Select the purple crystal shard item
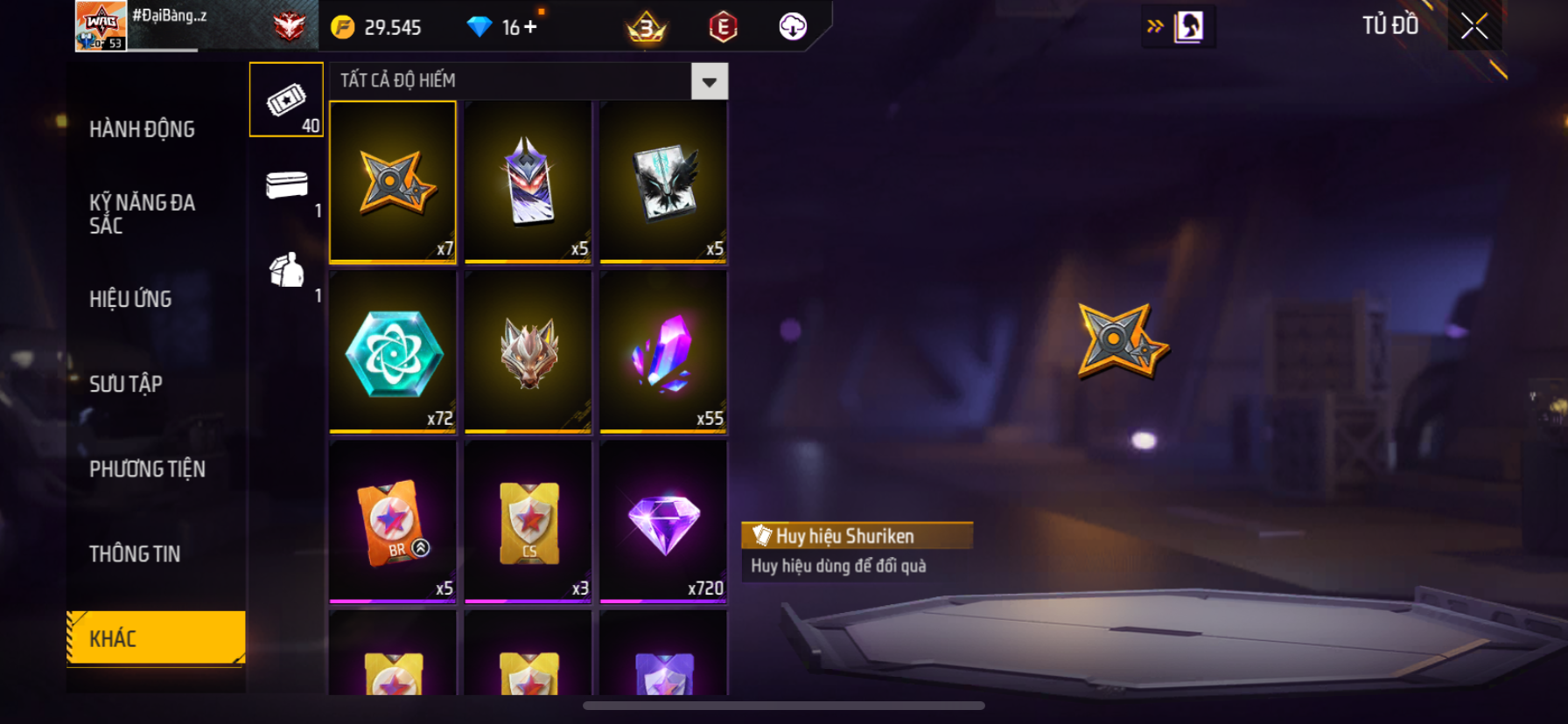Screen dimensions: 1568x724 663,352
